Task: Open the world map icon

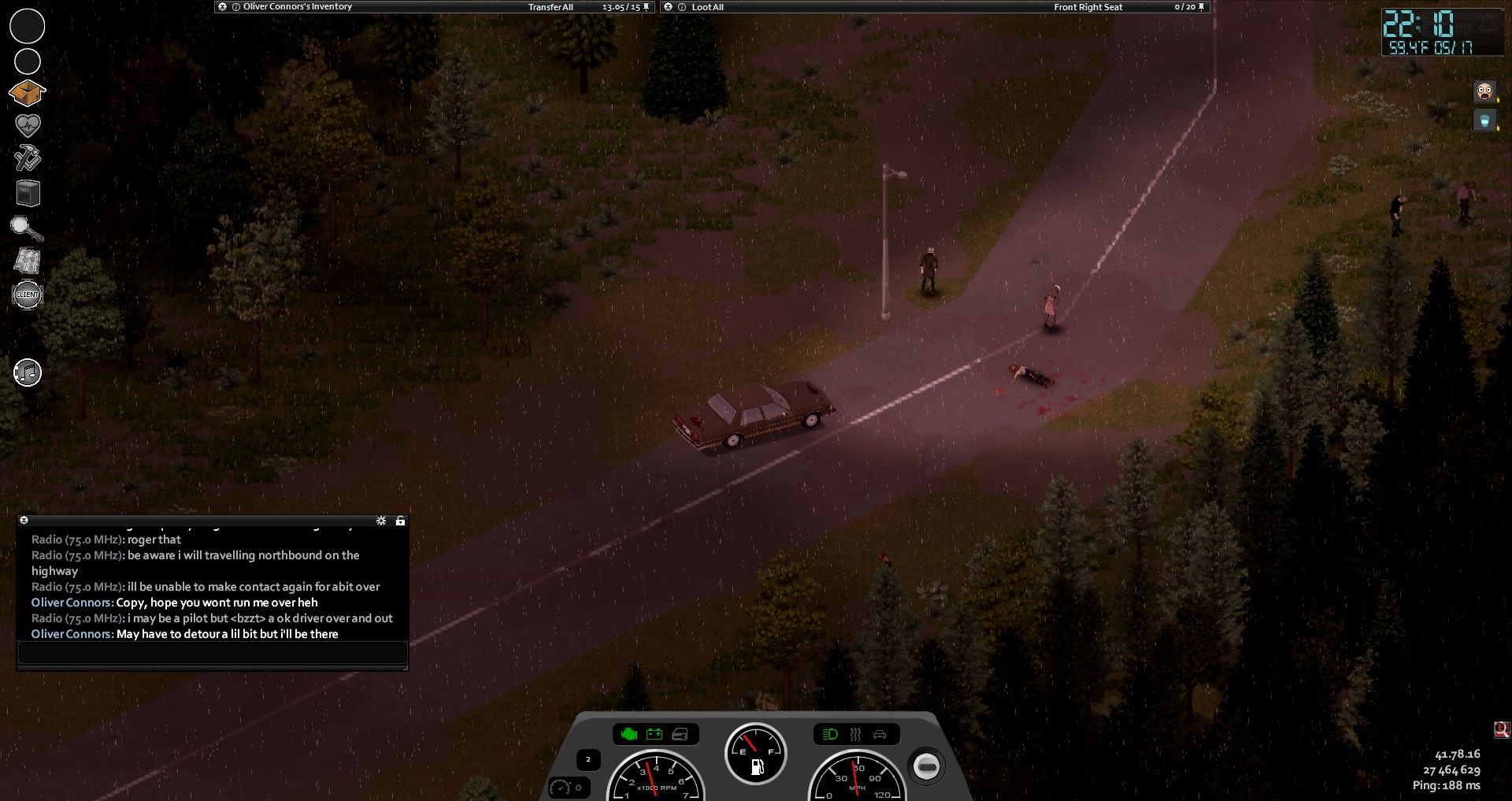Action: (x=28, y=261)
